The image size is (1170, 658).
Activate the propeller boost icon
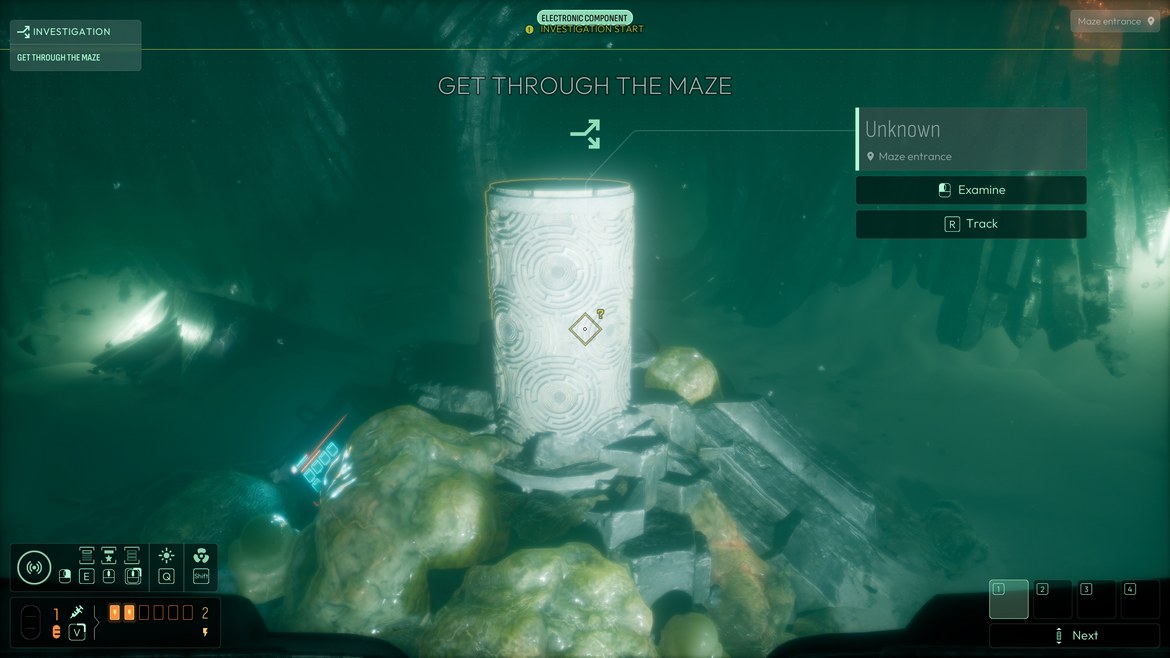(201, 556)
